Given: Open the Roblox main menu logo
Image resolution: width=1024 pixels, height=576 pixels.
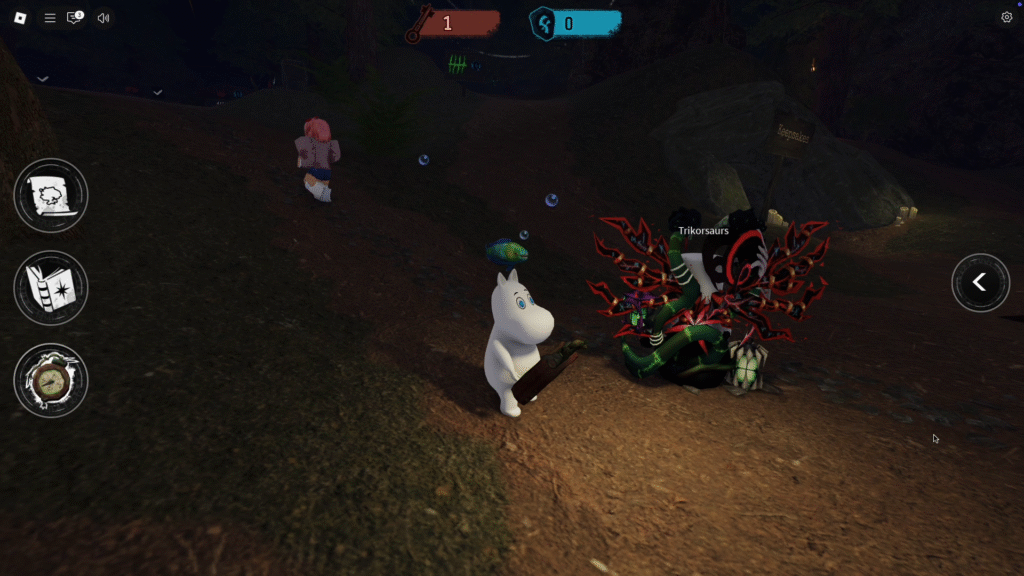Looking at the screenshot, I should tap(20, 18).
